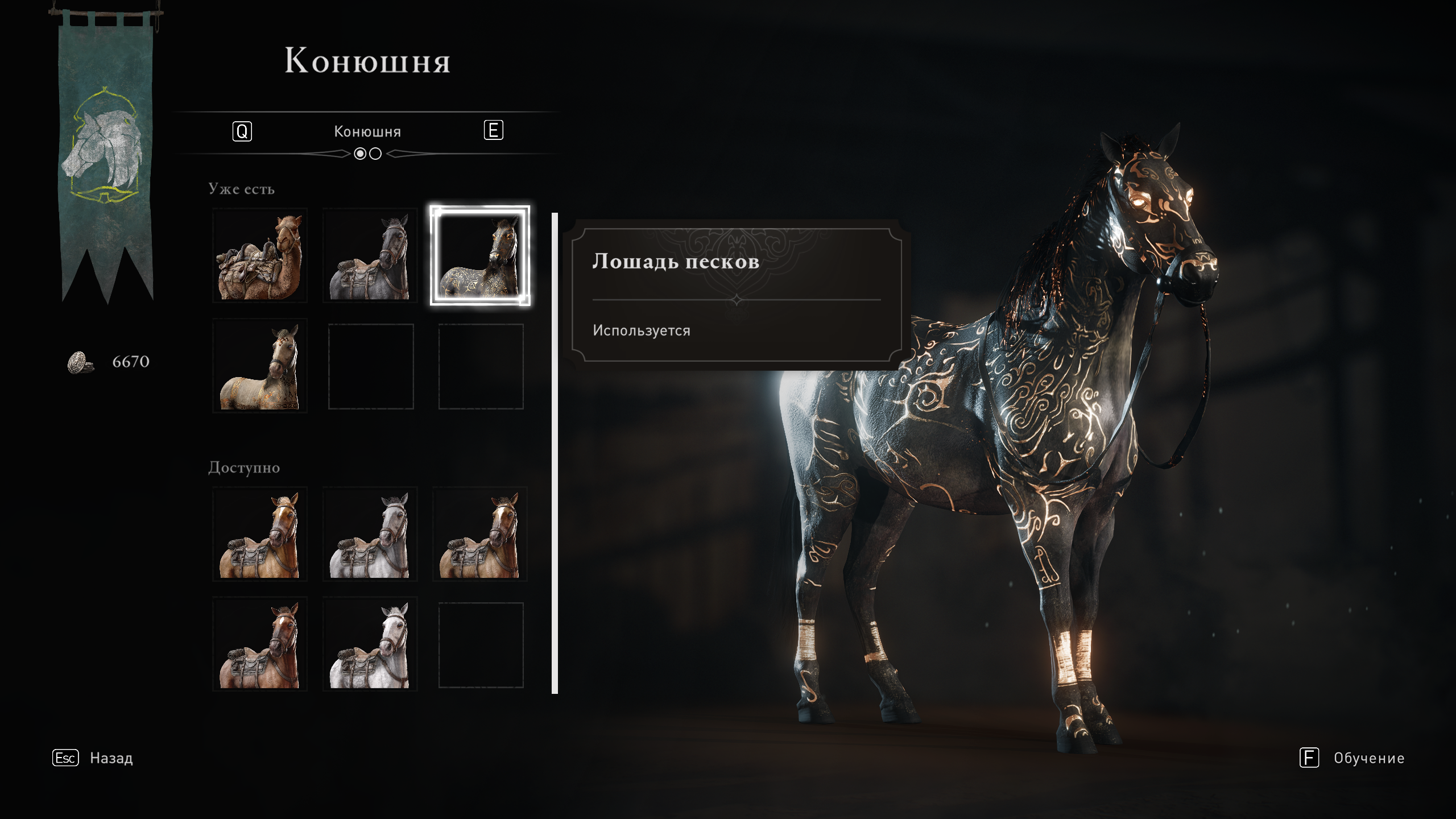Select the available white horse
The height and width of the screenshot is (819, 1456).
click(370, 644)
